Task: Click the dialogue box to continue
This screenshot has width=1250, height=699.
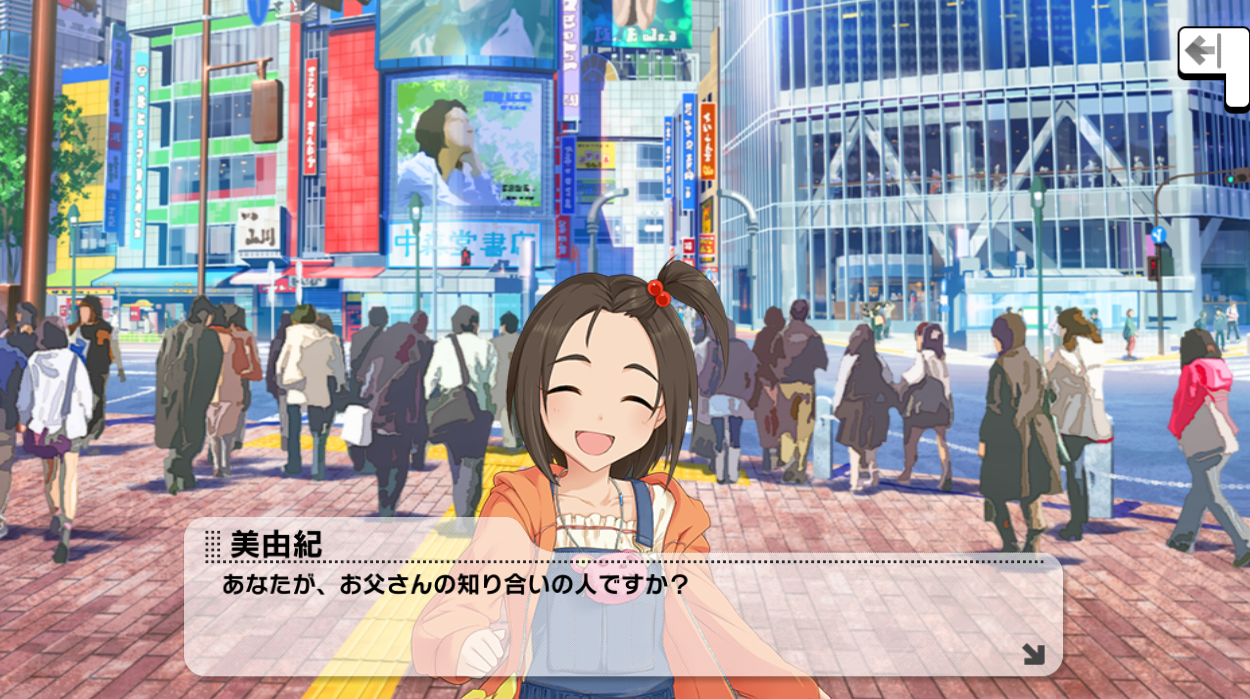Action: (x=622, y=620)
